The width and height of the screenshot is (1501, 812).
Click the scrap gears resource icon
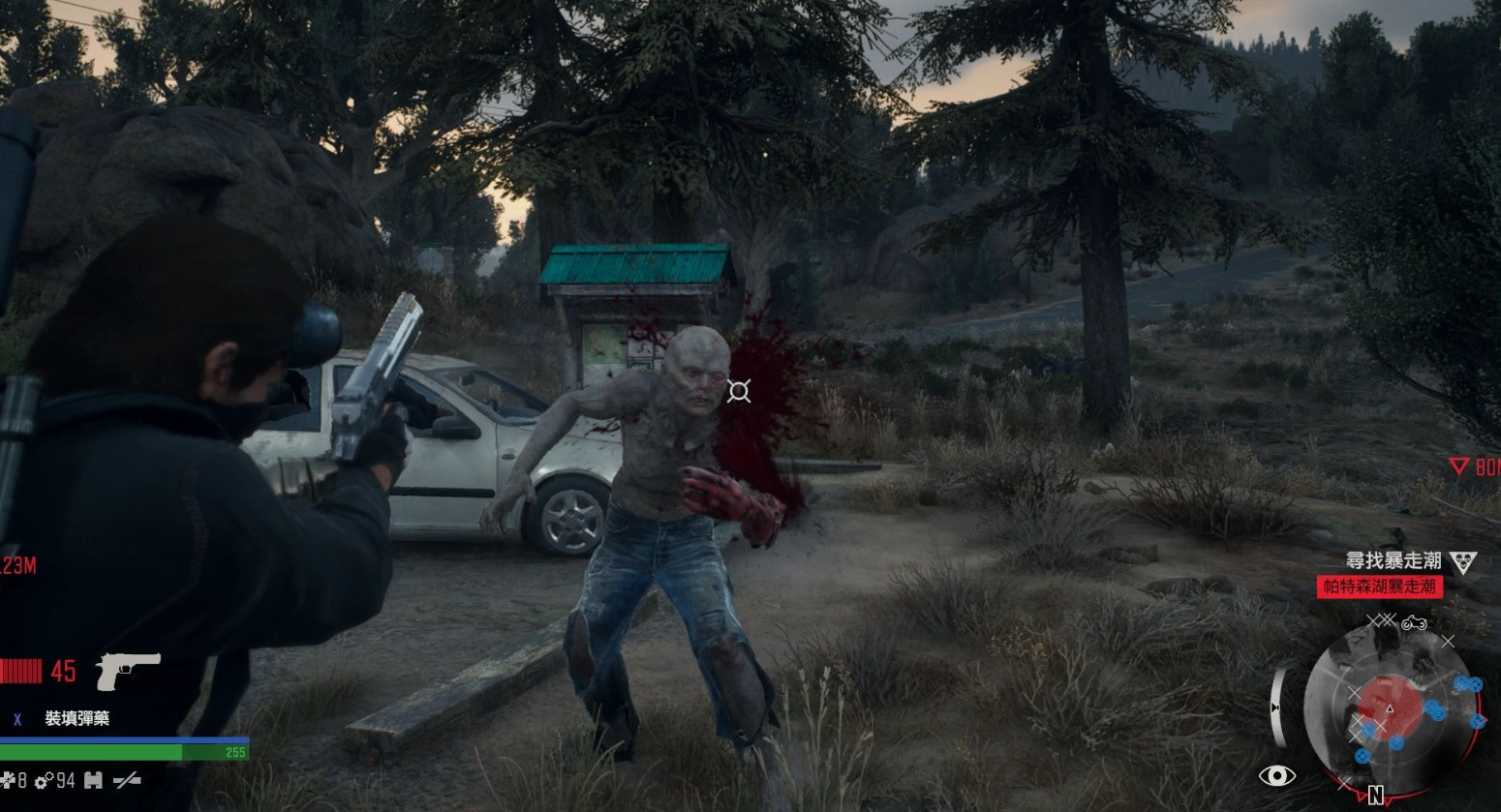(x=43, y=780)
